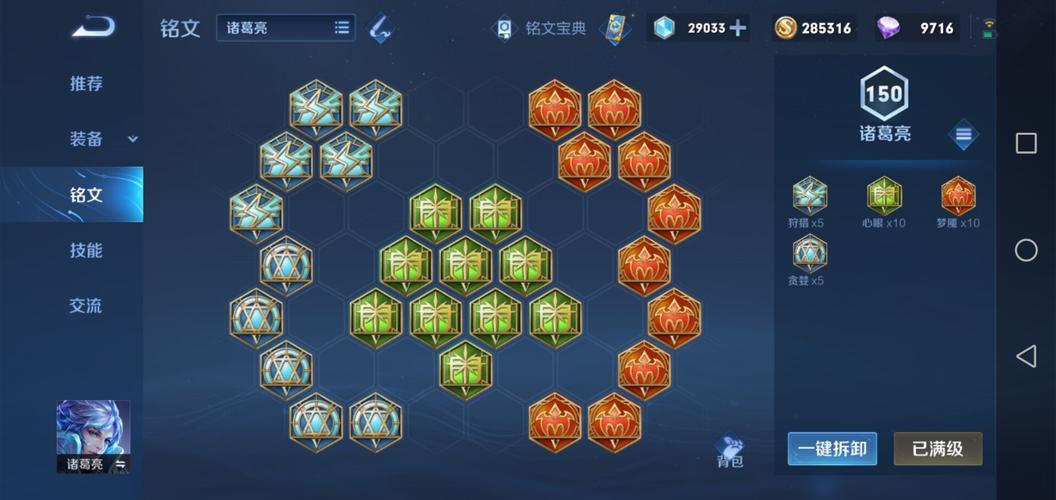Open 铭文宝典 rune codex
The height and width of the screenshot is (500, 1056).
point(543,28)
